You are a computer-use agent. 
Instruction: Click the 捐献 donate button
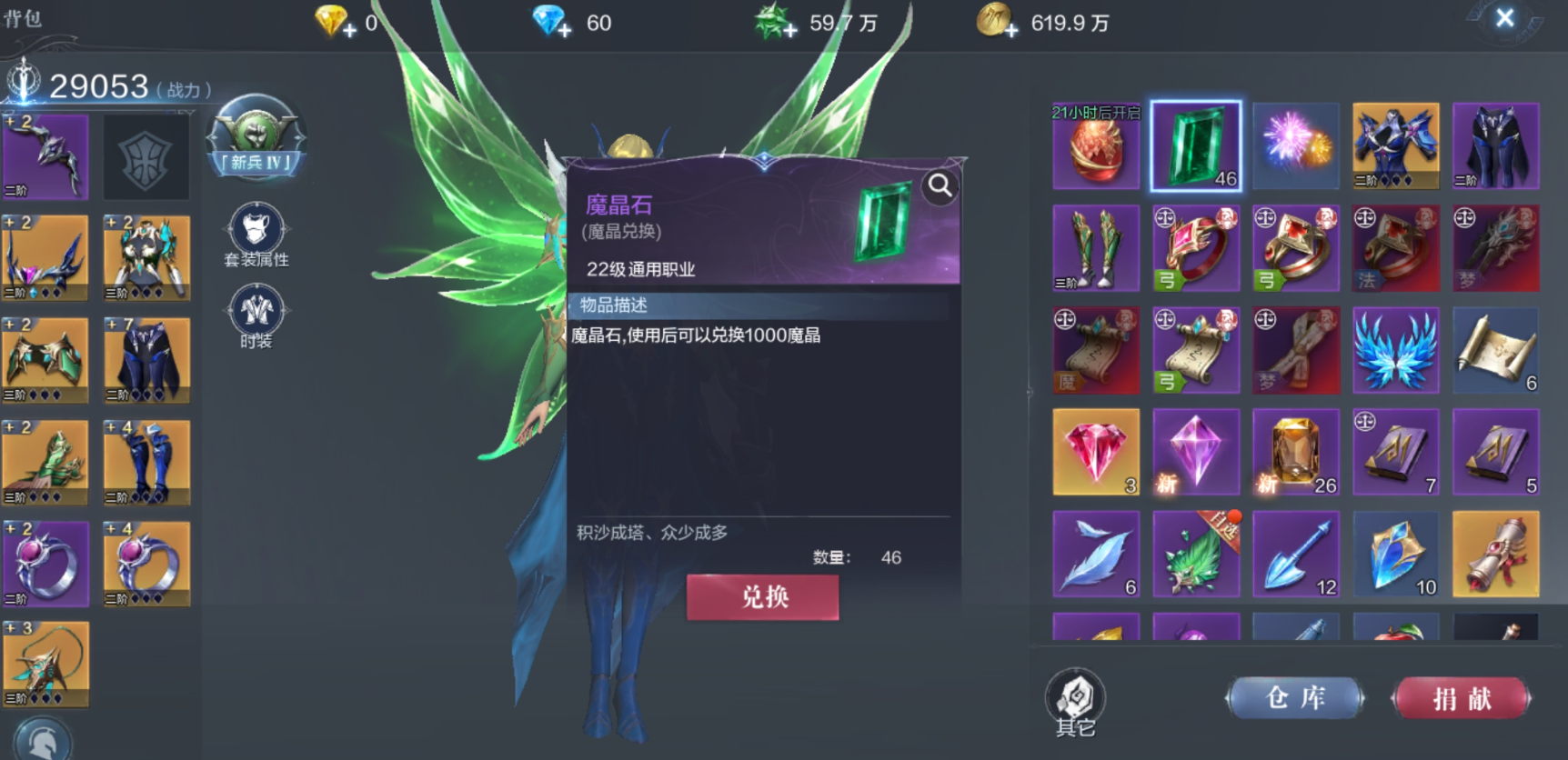tap(1460, 697)
